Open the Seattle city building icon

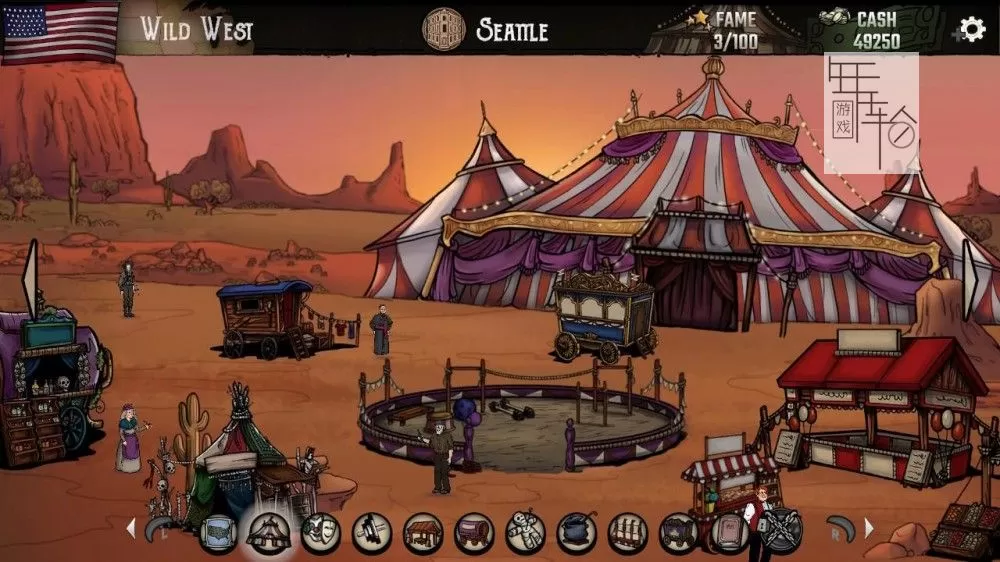tap(444, 29)
